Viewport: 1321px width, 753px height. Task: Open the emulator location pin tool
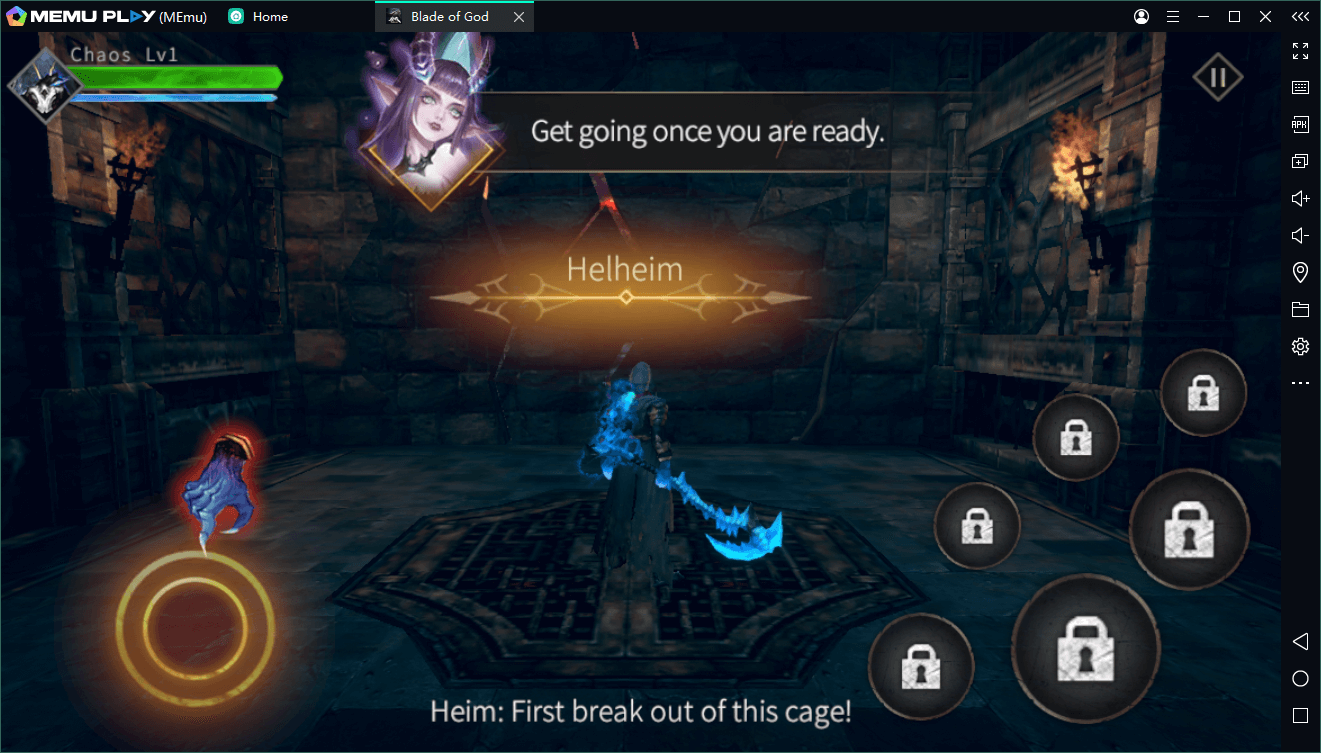coord(1300,273)
